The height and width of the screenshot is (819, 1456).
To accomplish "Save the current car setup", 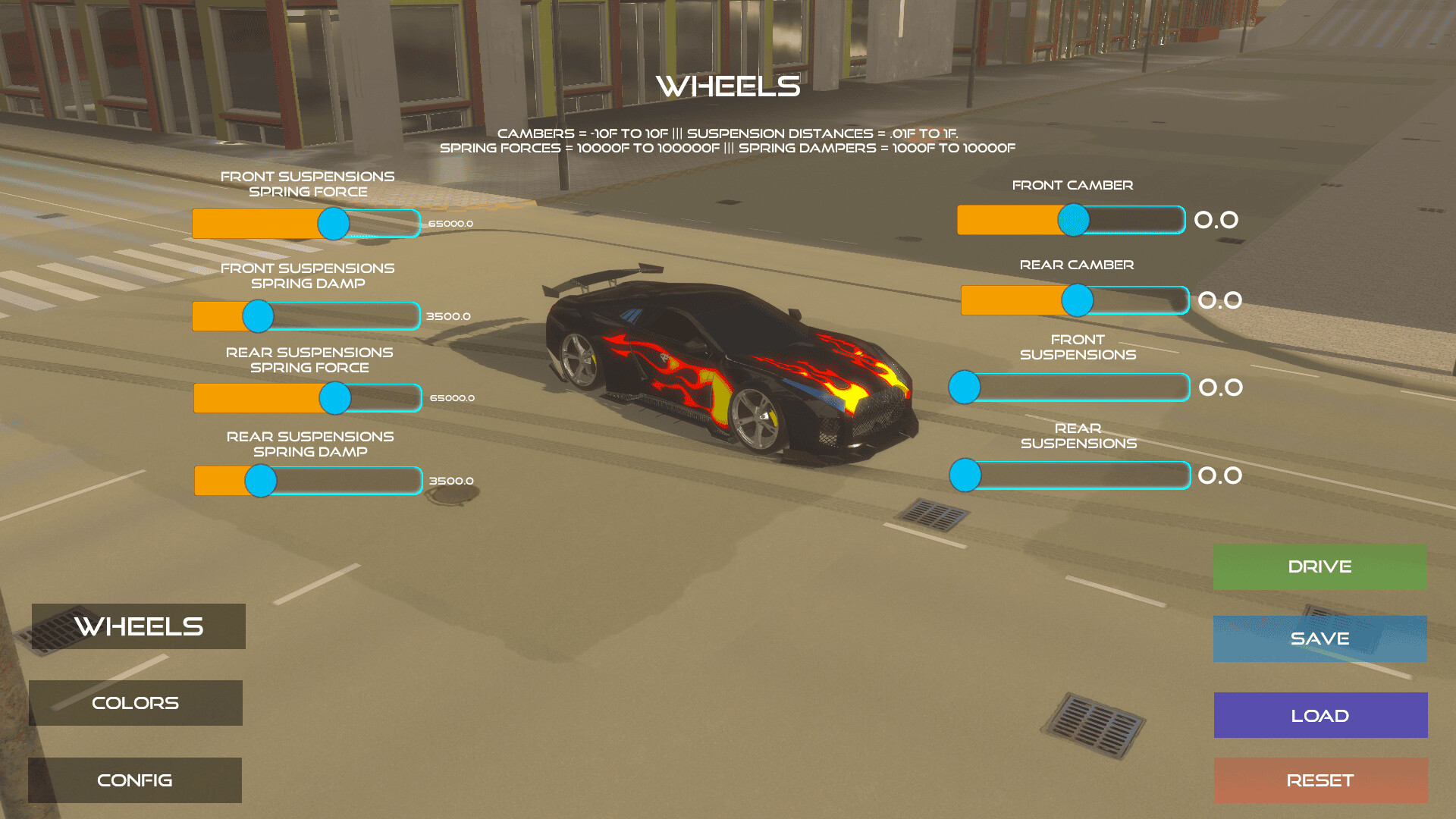I will (1319, 639).
